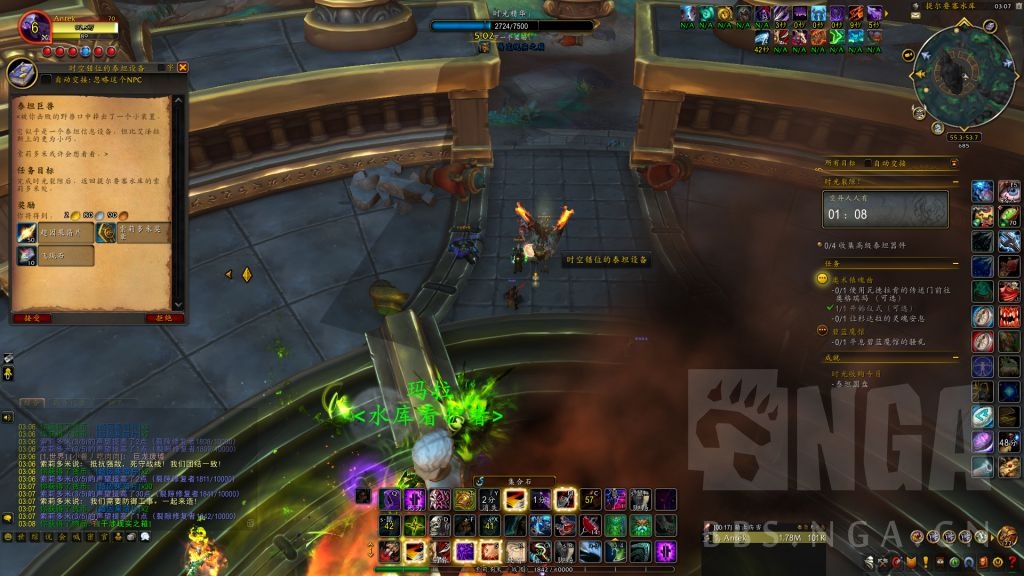Toggle the 自动交接 checkbox in the quest window
Screen dimensions: 1024x576
[47, 80]
